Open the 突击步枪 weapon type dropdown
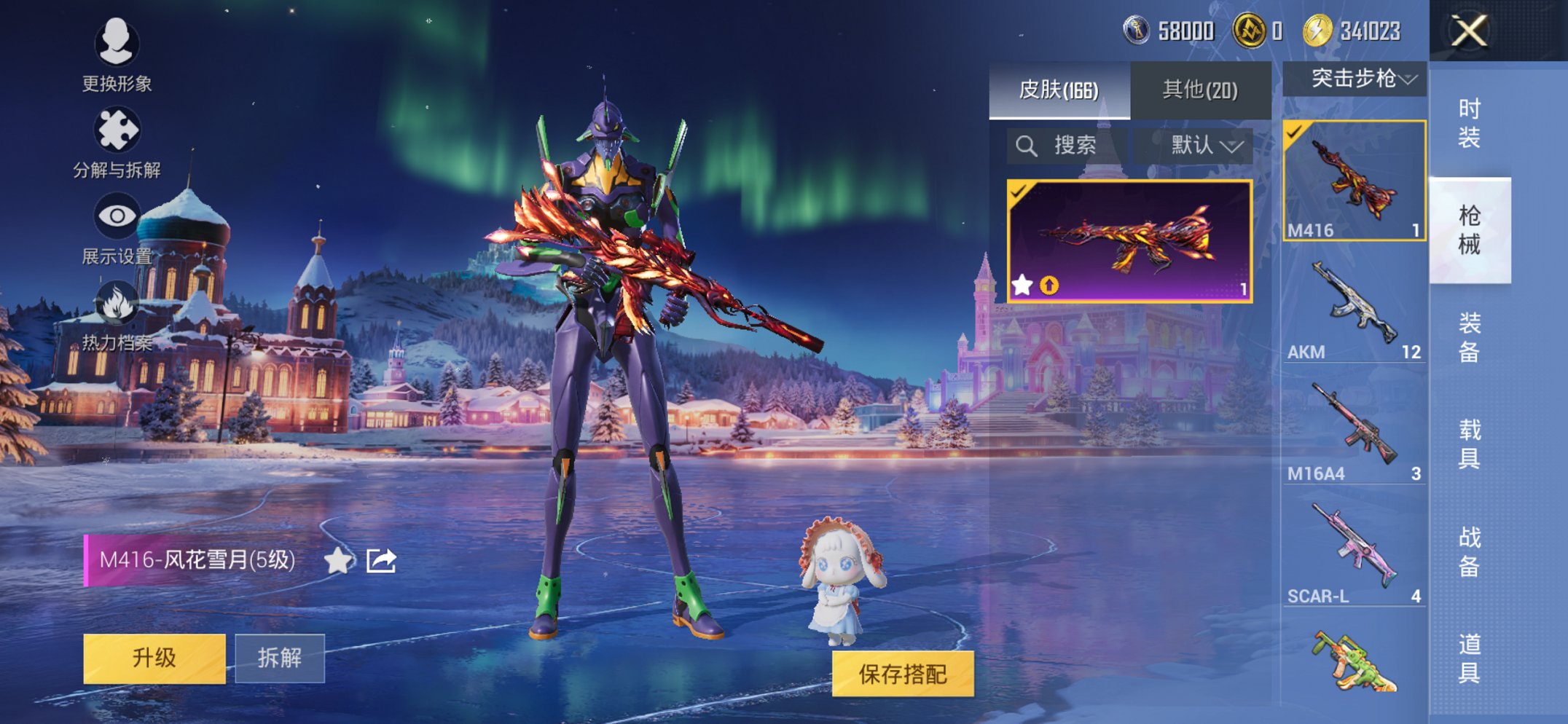This screenshot has width=1568, height=724. point(1354,79)
